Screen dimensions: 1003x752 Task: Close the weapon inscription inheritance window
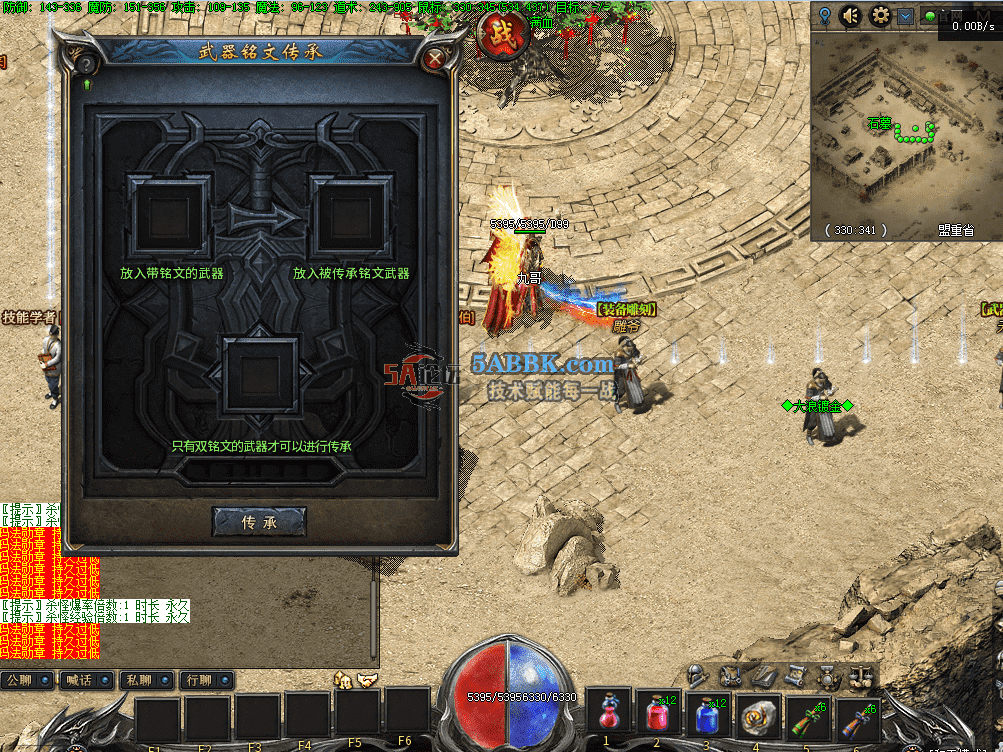(x=434, y=59)
